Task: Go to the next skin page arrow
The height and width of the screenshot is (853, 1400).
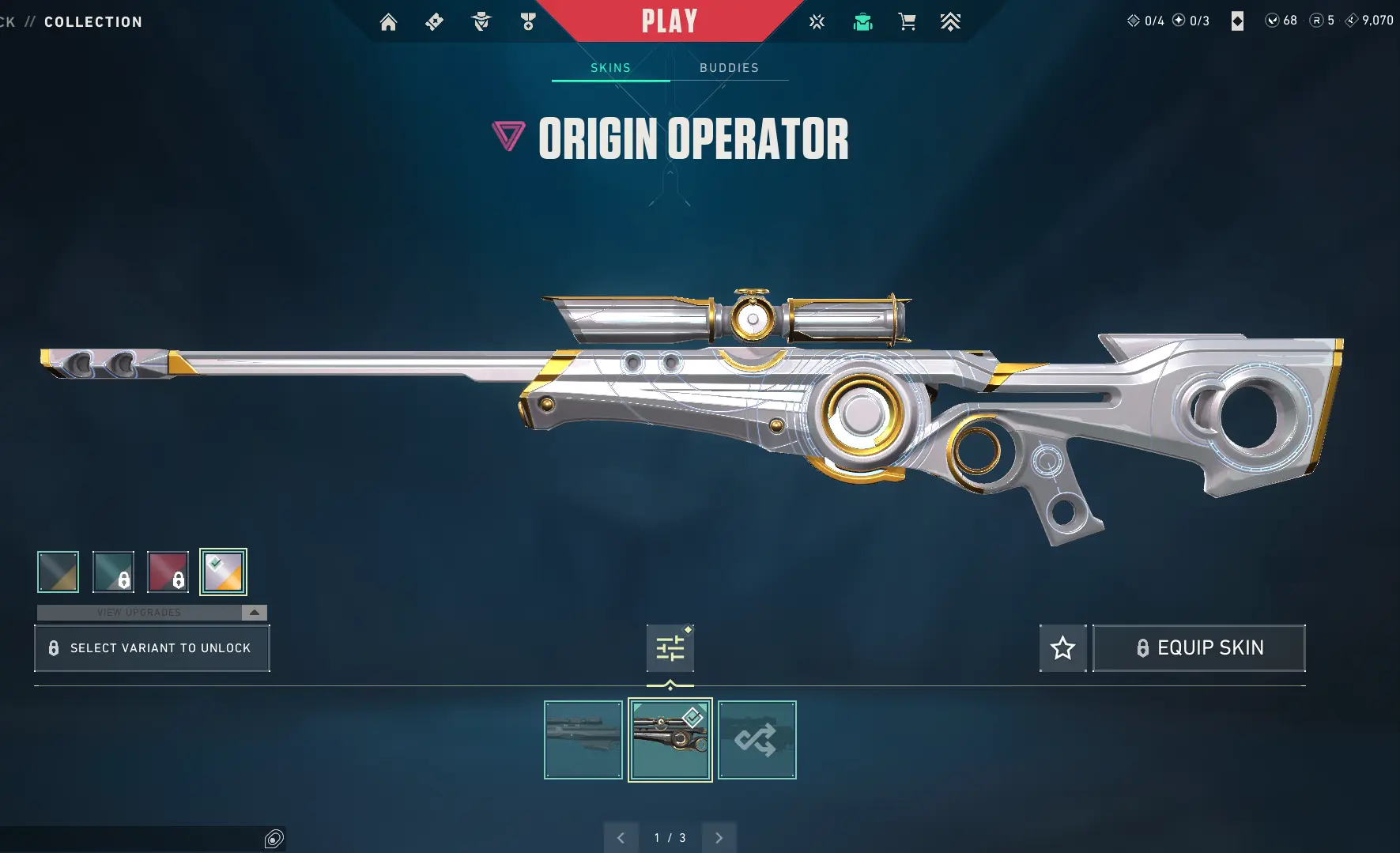Action: point(719,838)
